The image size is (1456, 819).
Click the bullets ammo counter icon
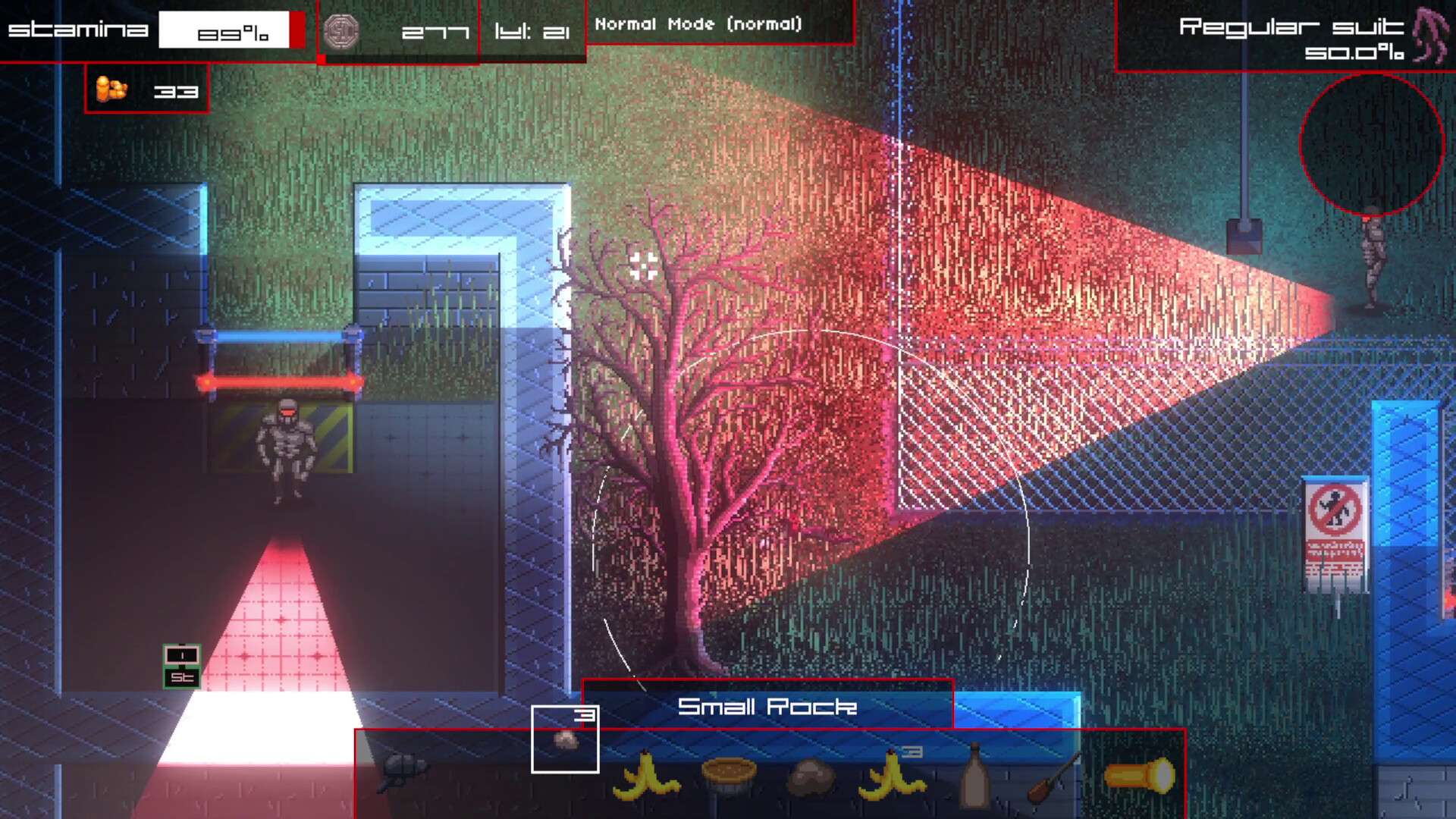tap(111, 89)
